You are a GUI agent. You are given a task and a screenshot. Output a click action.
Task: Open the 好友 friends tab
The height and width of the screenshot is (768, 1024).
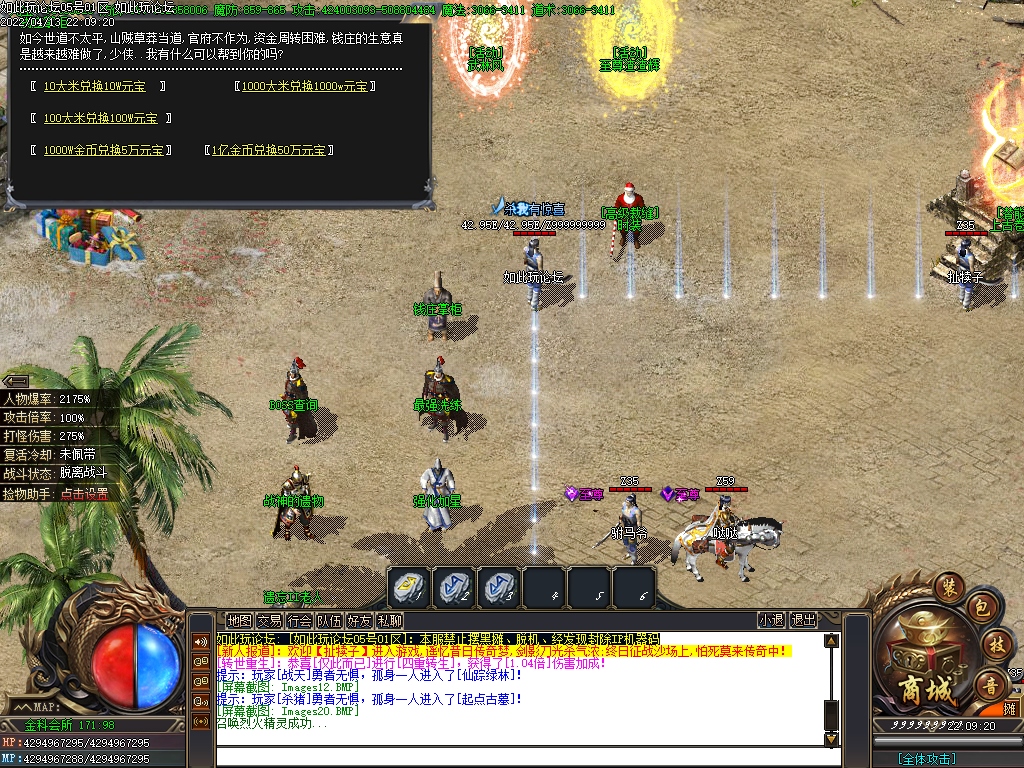pos(359,621)
